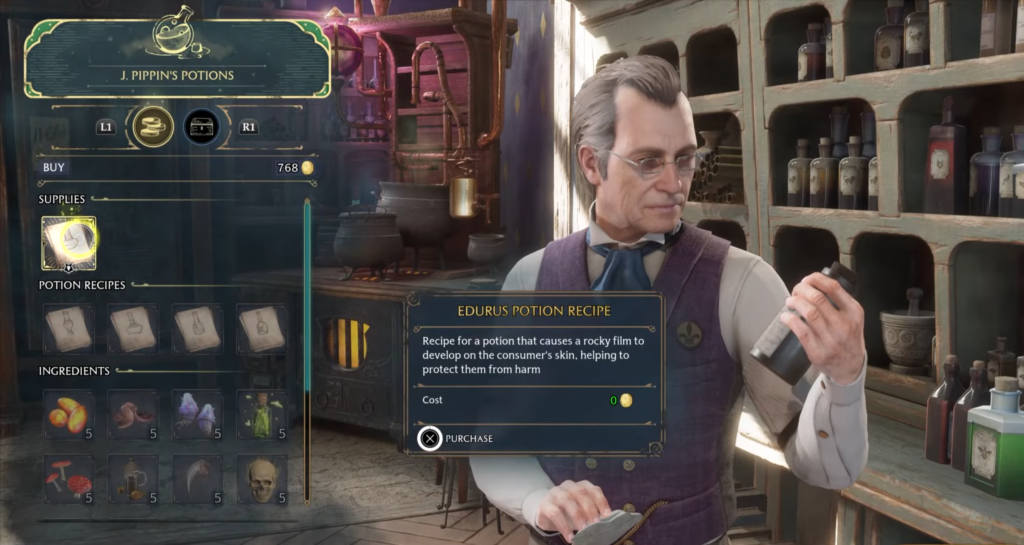Image resolution: width=1024 pixels, height=545 pixels.
Task: Select the pink tongue ingredient
Action: [x=133, y=414]
